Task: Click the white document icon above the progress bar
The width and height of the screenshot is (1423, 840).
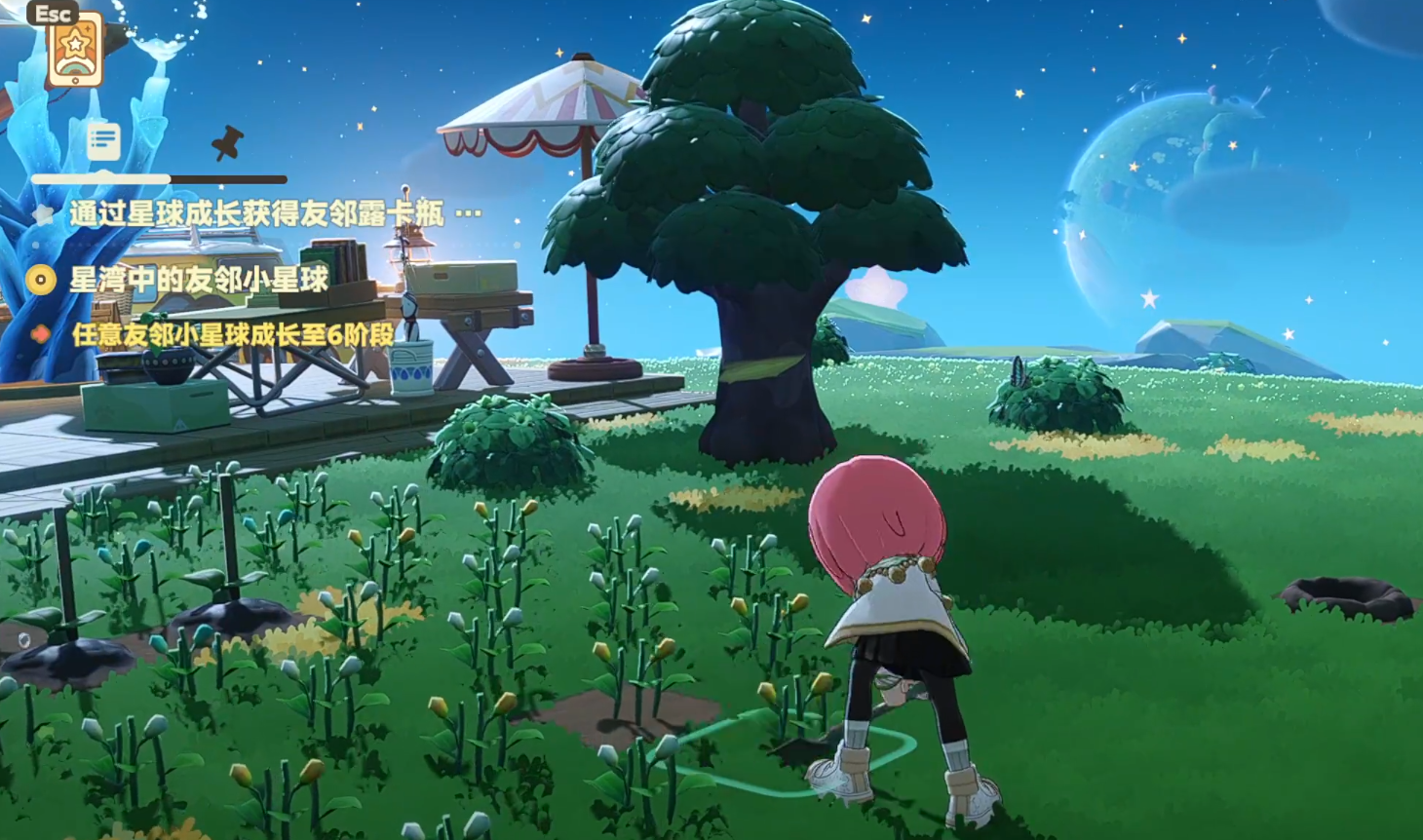Action: [x=103, y=139]
